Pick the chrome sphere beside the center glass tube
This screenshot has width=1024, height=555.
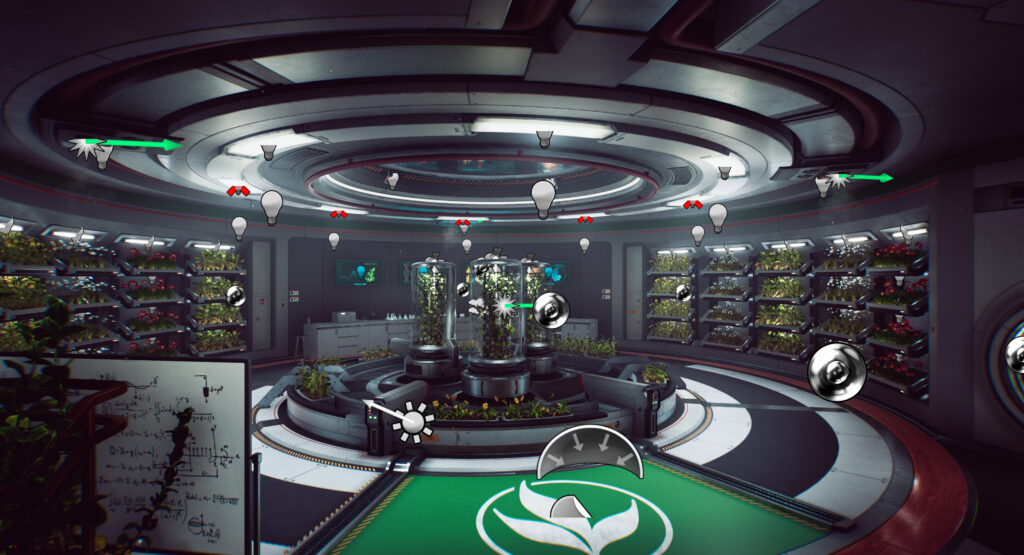coord(549,310)
